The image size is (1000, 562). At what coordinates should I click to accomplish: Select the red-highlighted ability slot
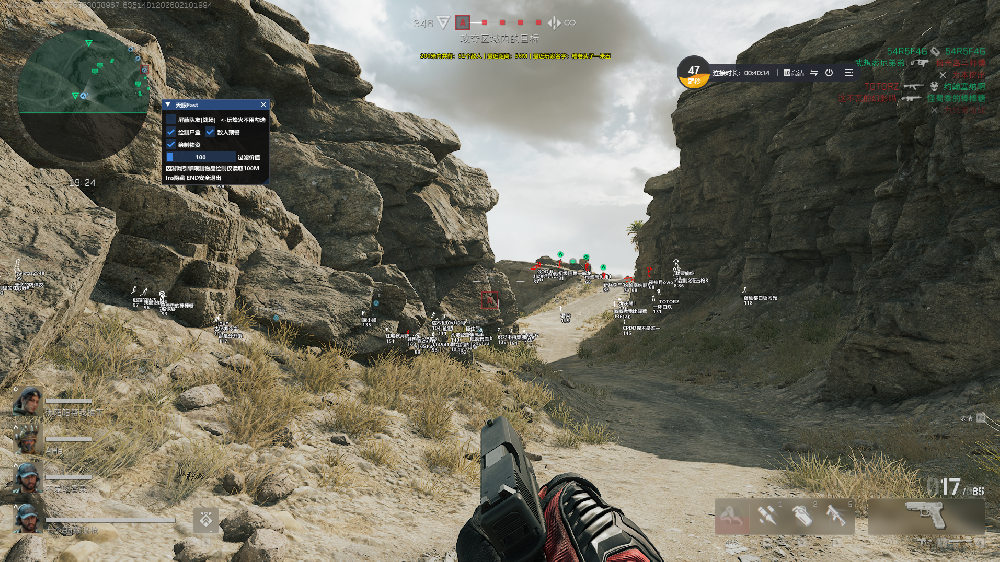click(732, 516)
